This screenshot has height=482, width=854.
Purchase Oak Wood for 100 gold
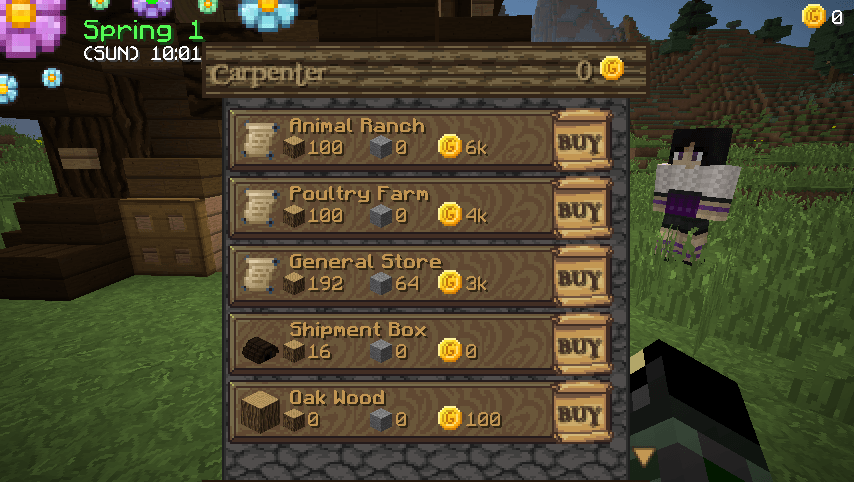(x=581, y=413)
